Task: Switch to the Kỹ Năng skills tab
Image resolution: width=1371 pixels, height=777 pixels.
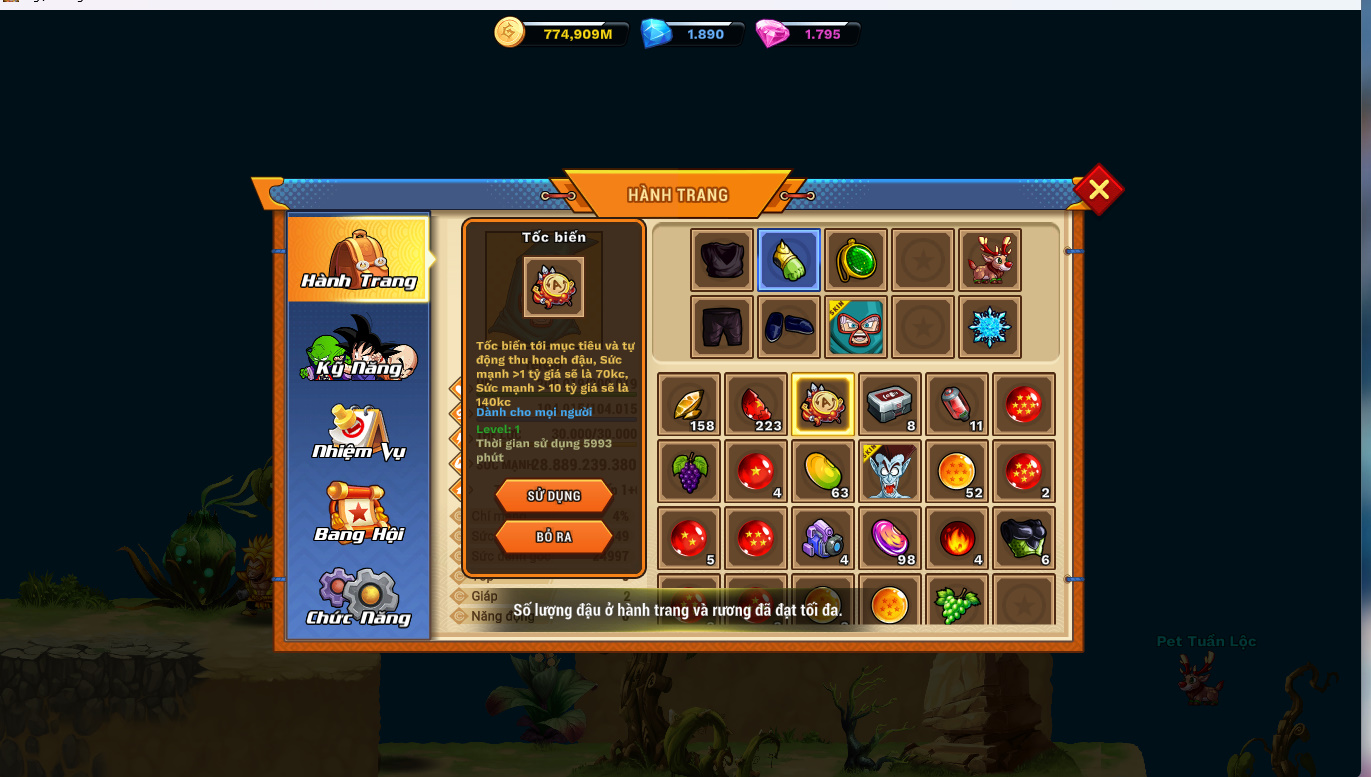Action: tap(358, 348)
